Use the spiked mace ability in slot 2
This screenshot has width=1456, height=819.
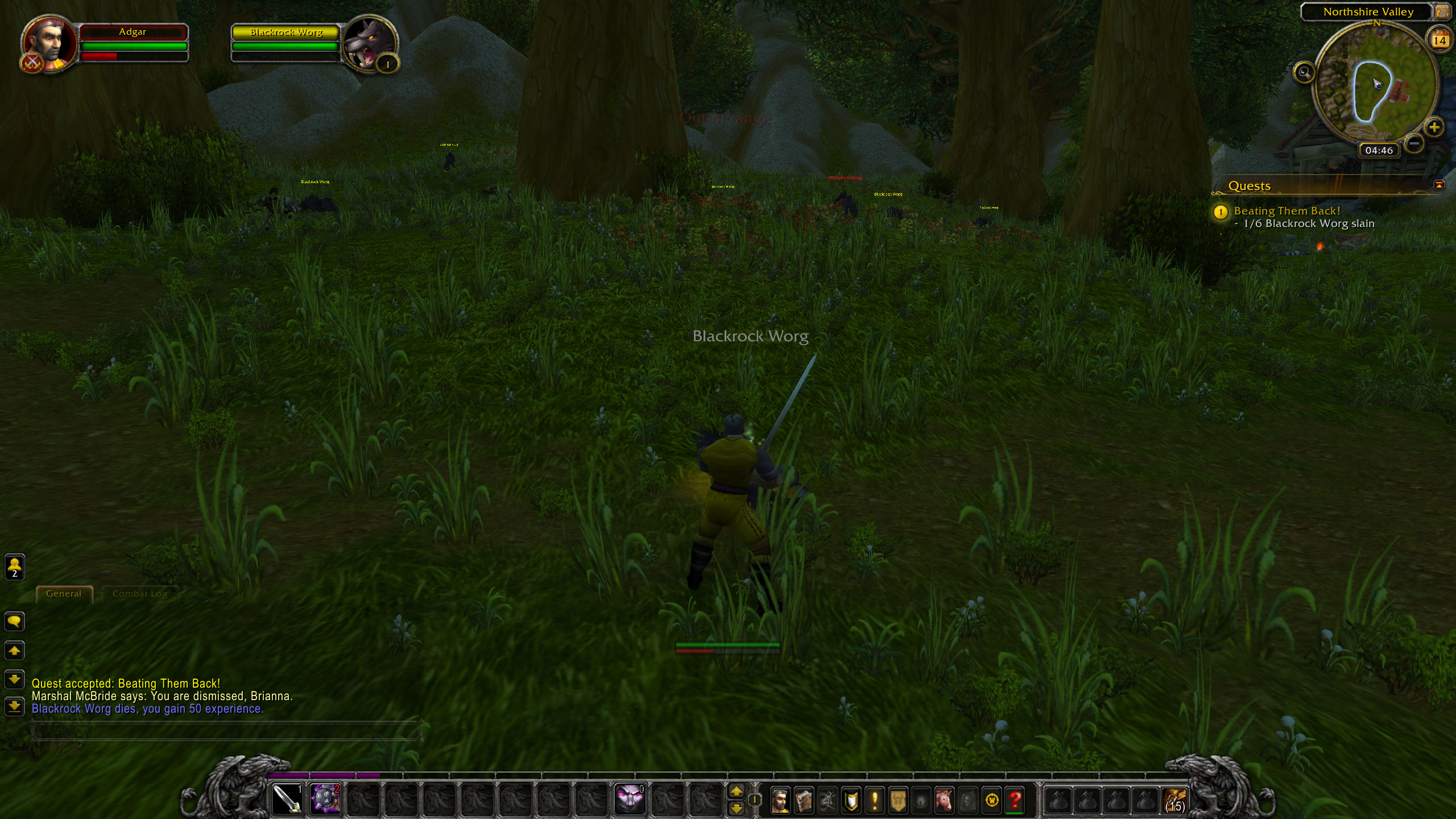pos(325,799)
